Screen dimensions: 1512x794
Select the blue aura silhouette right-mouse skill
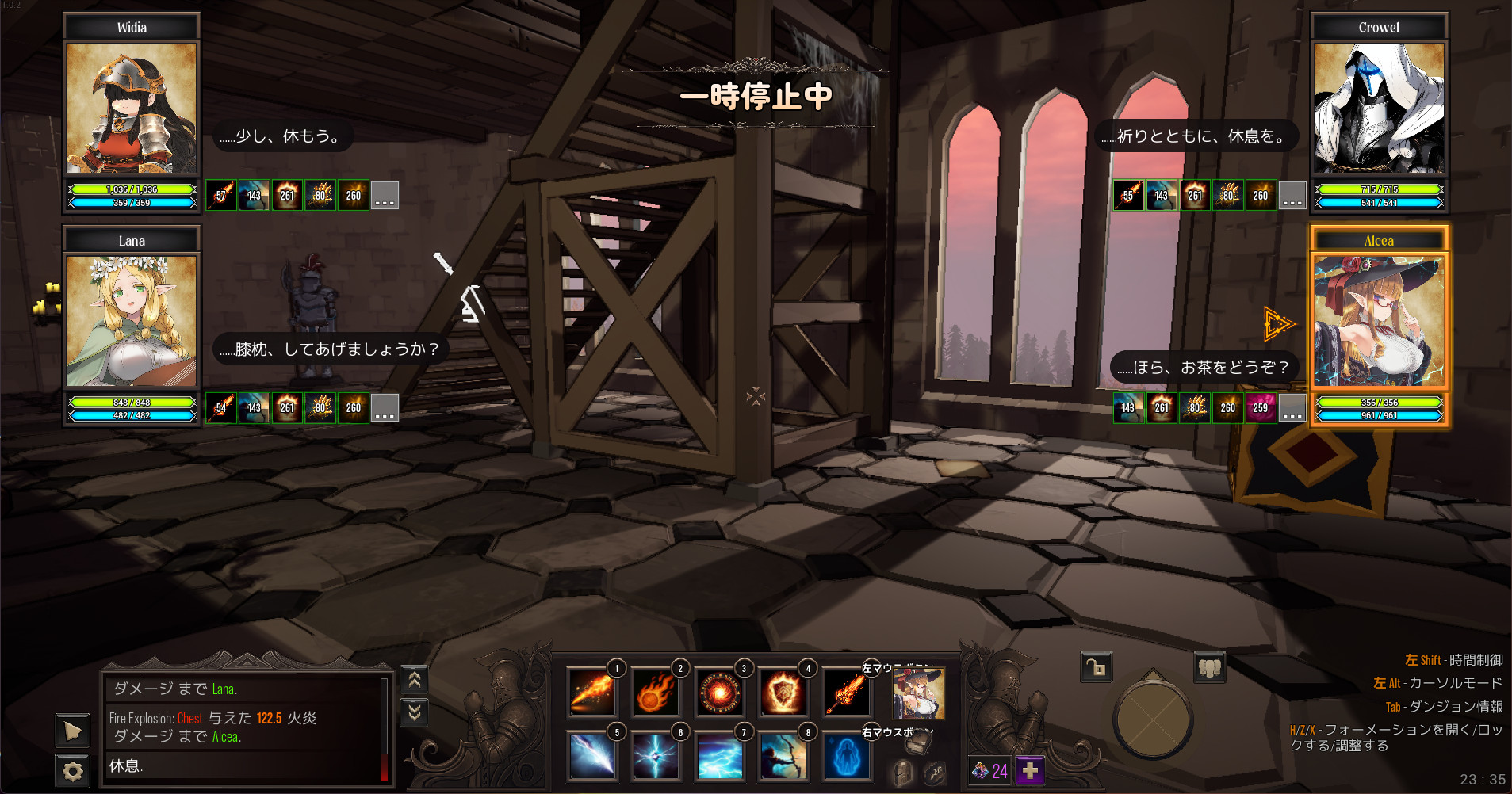[x=846, y=756]
